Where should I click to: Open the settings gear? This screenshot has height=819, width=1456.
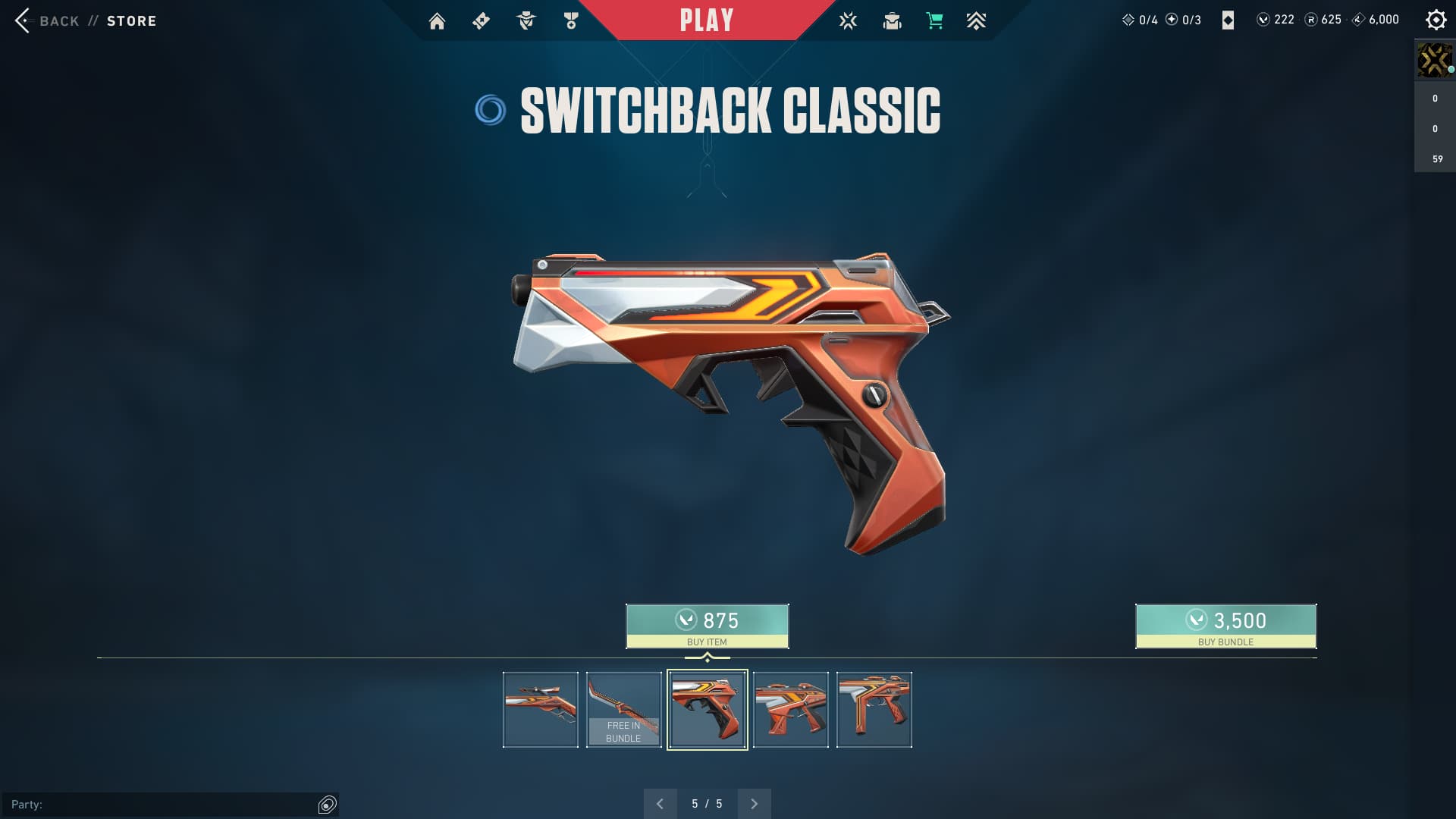(x=1436, y=20)
